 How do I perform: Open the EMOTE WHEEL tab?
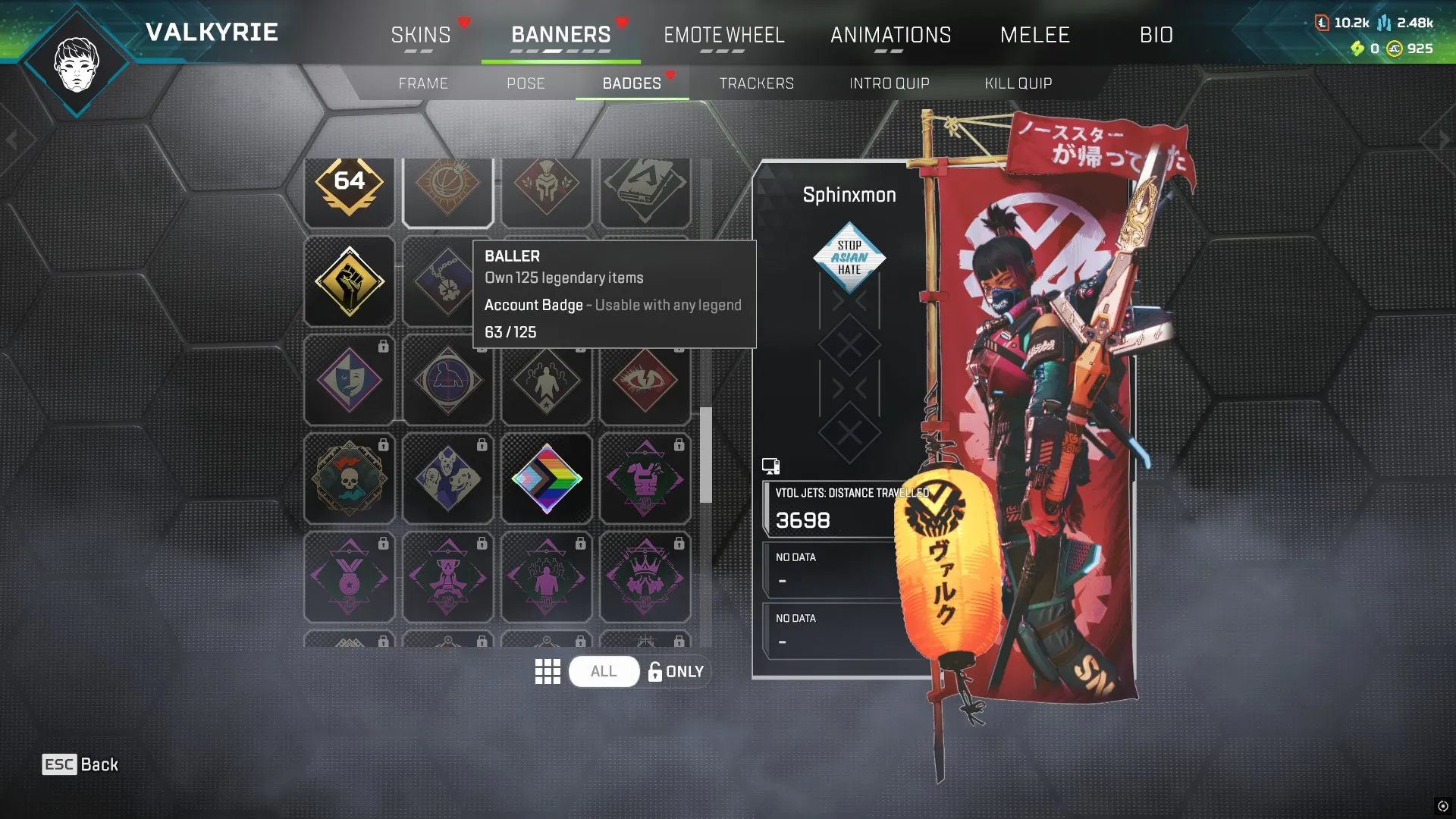pos(724,35)
